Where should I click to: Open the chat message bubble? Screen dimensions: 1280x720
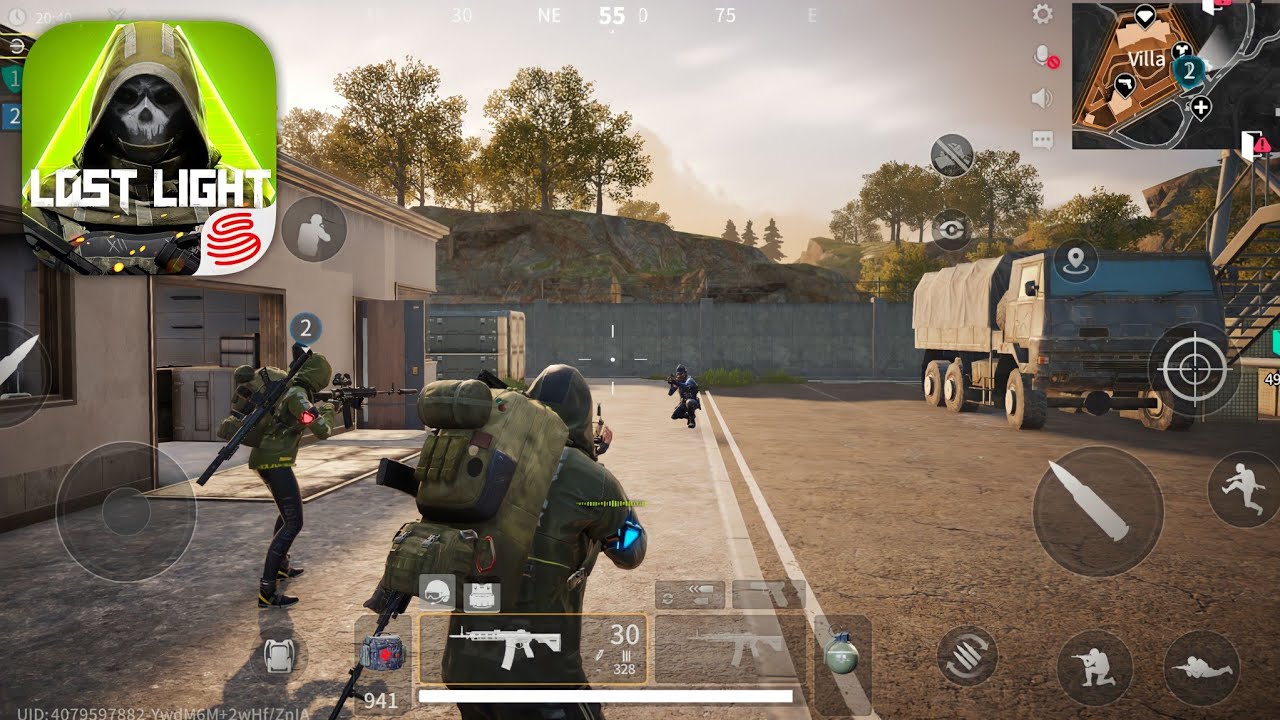pyautogui.click(x=1042, y=140)
